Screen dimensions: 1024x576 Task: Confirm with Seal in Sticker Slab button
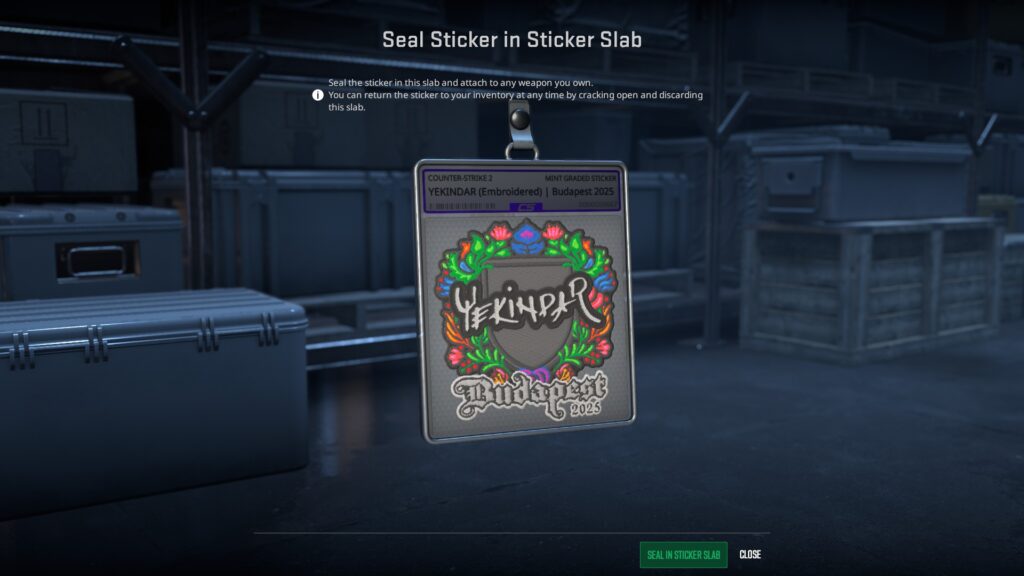[683, 555]
